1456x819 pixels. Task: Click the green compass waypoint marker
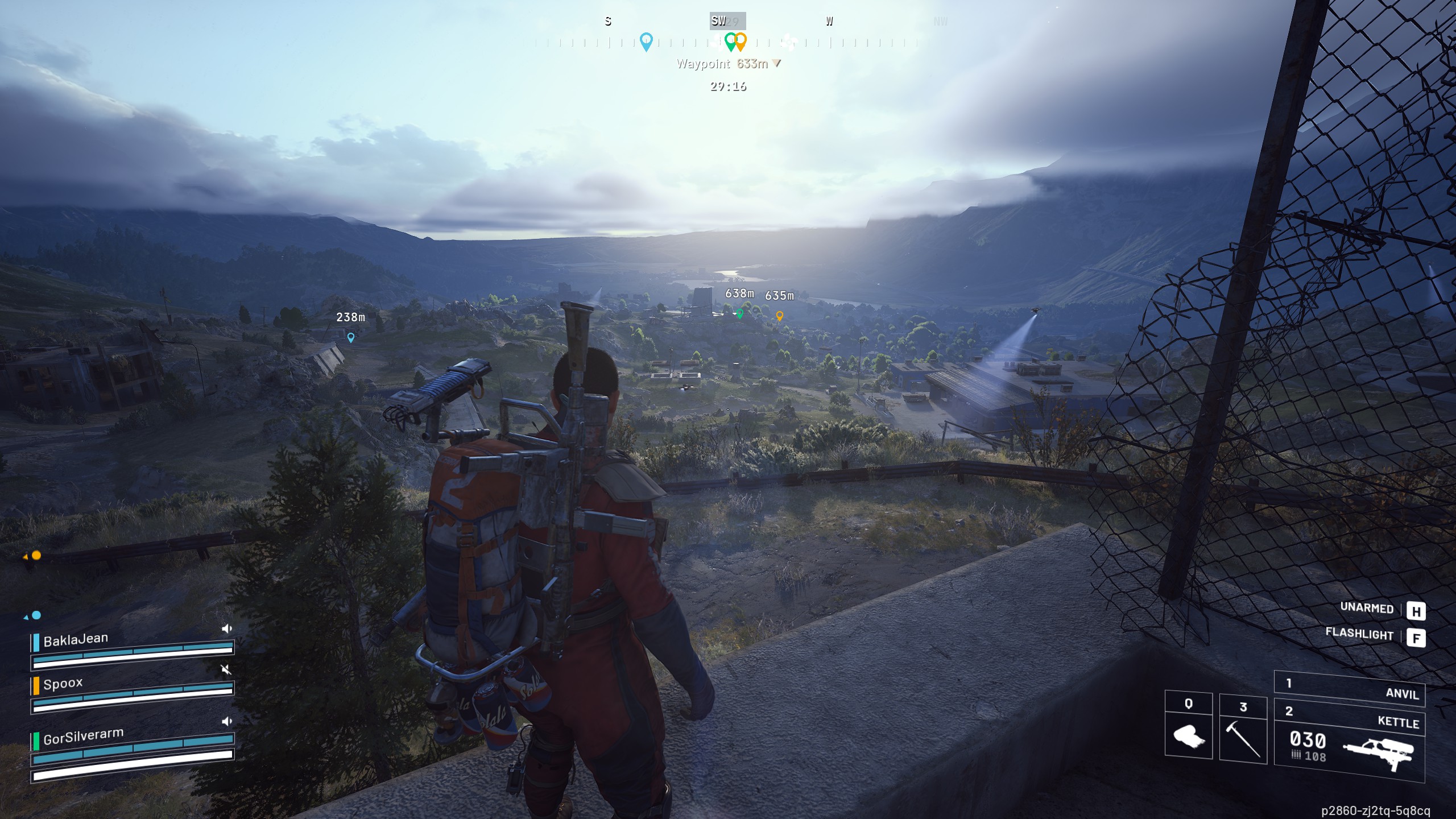tap(730, 42)
